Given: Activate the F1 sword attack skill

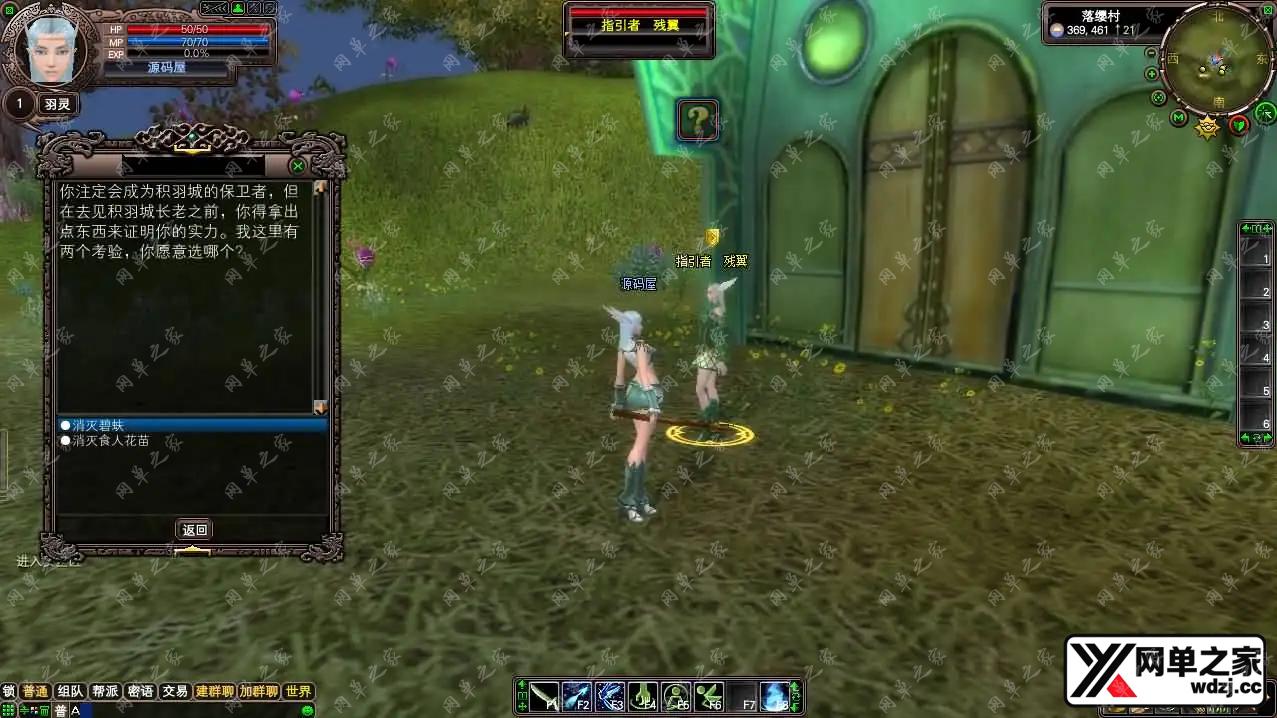Looking at the screenshot, I should coord(544,695).
